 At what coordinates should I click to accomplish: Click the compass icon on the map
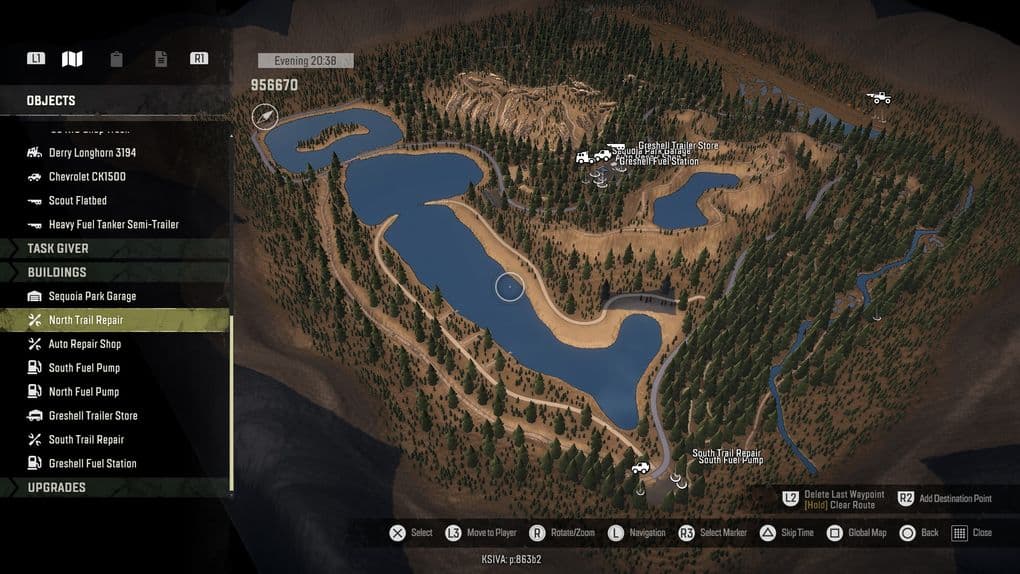point(265,117)
